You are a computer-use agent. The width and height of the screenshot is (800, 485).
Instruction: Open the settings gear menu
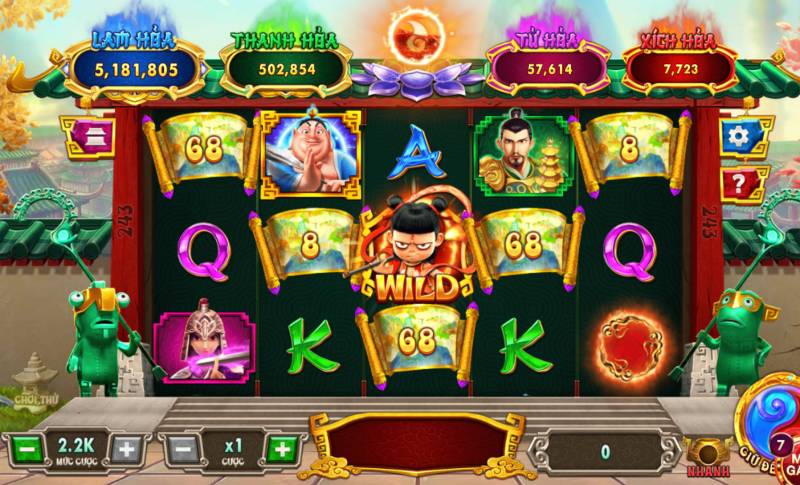(x=739, y=137)
